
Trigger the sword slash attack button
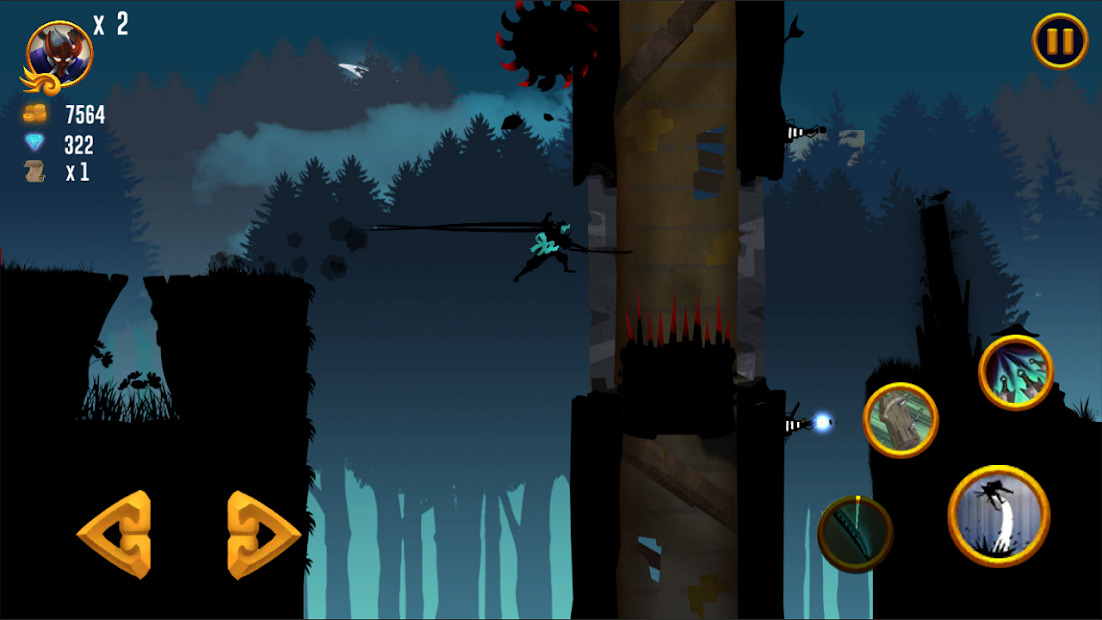(x=855, y=533)
